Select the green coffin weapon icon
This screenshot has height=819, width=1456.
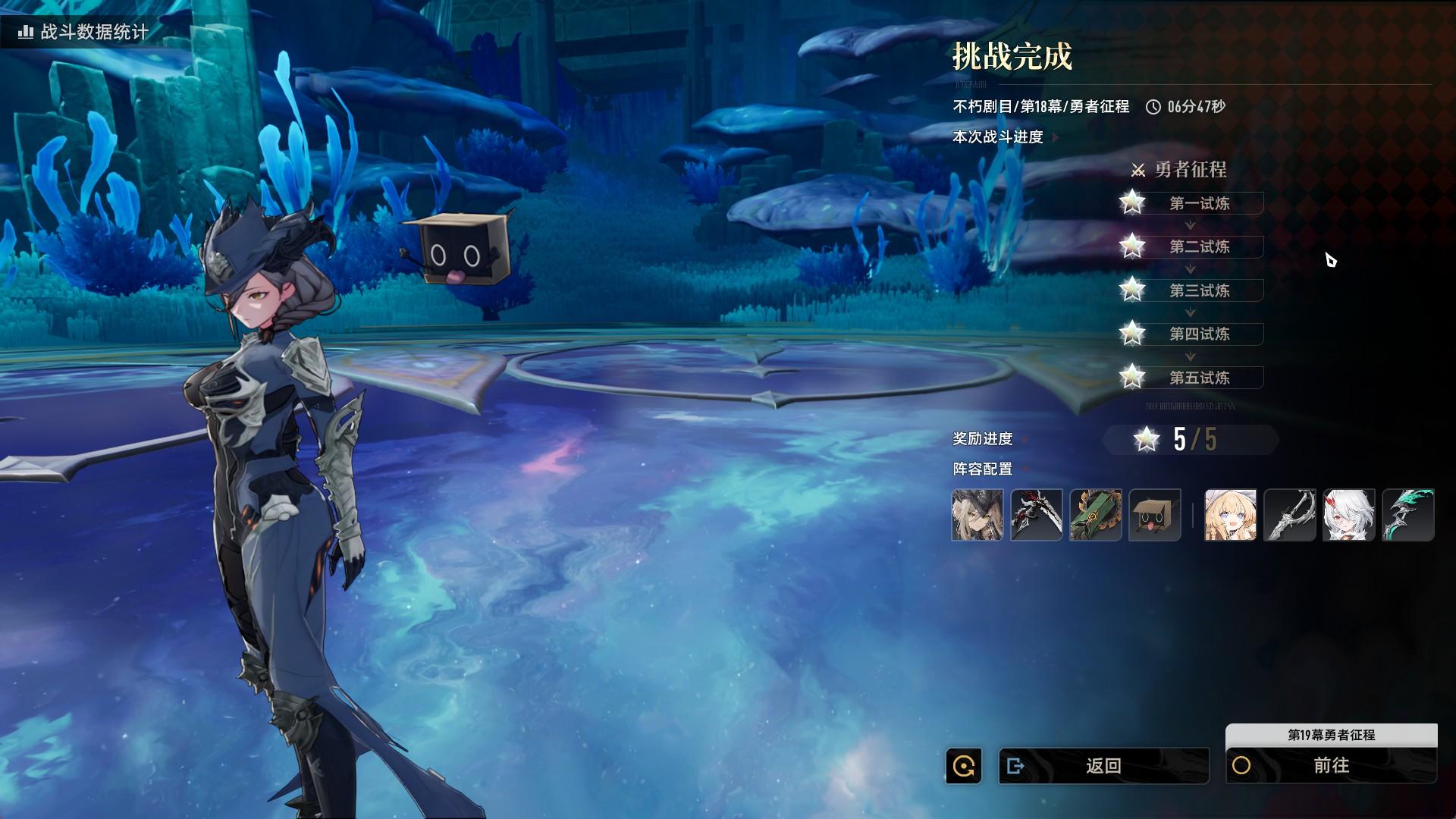pyautogui.click(x=1096, y=515)
